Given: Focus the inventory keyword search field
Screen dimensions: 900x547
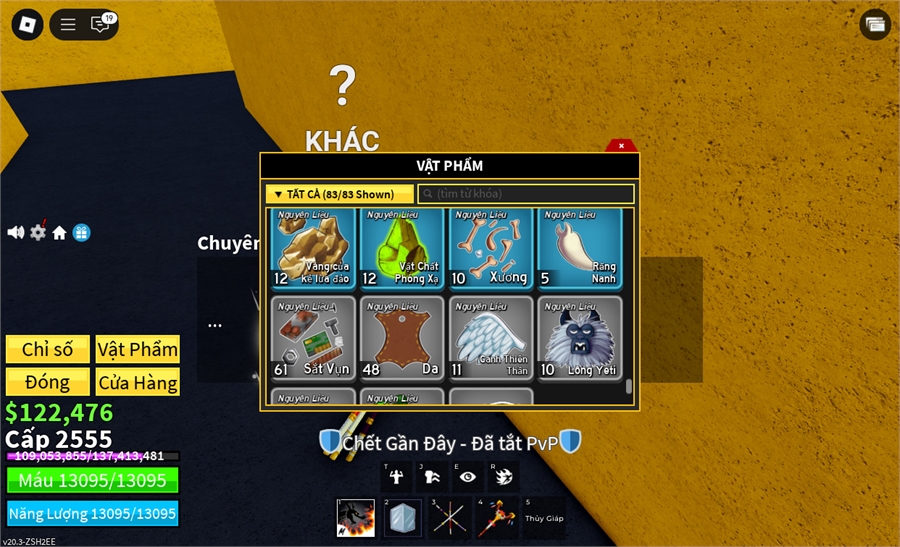Looking at the screenshot, I should pyautogui.click(x=526, y=194).
